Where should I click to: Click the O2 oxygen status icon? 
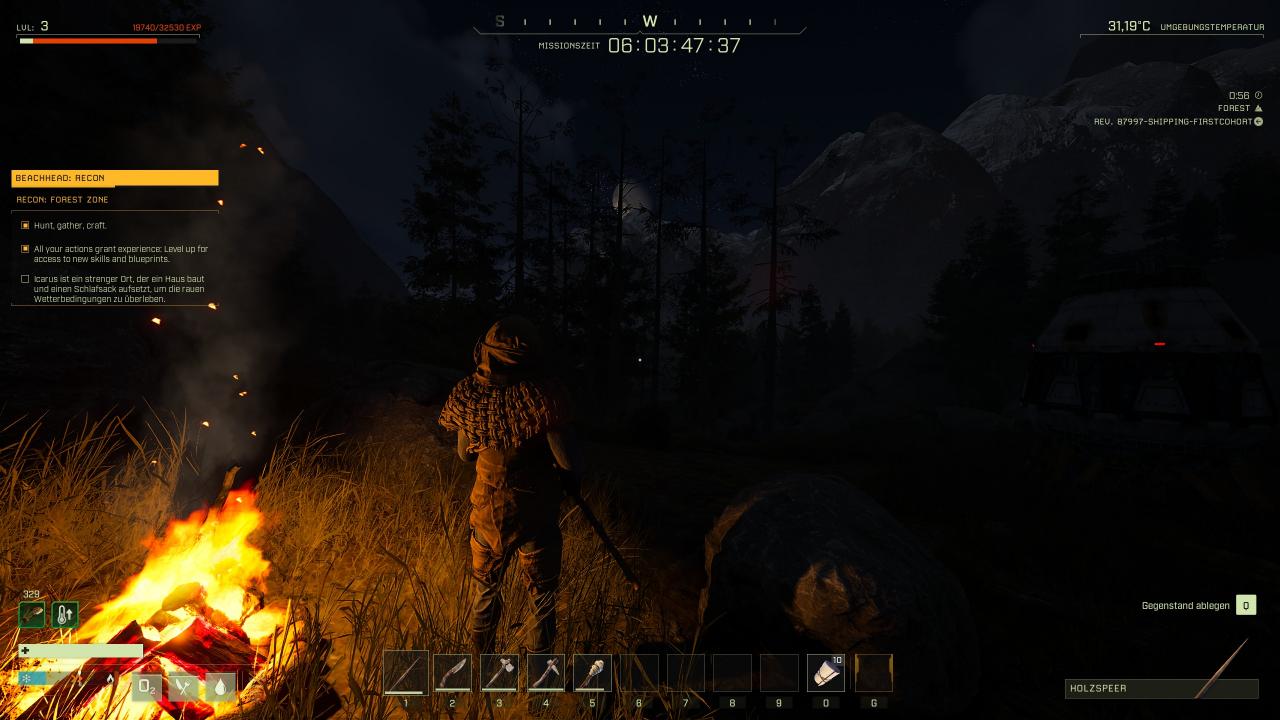point(147,687)
